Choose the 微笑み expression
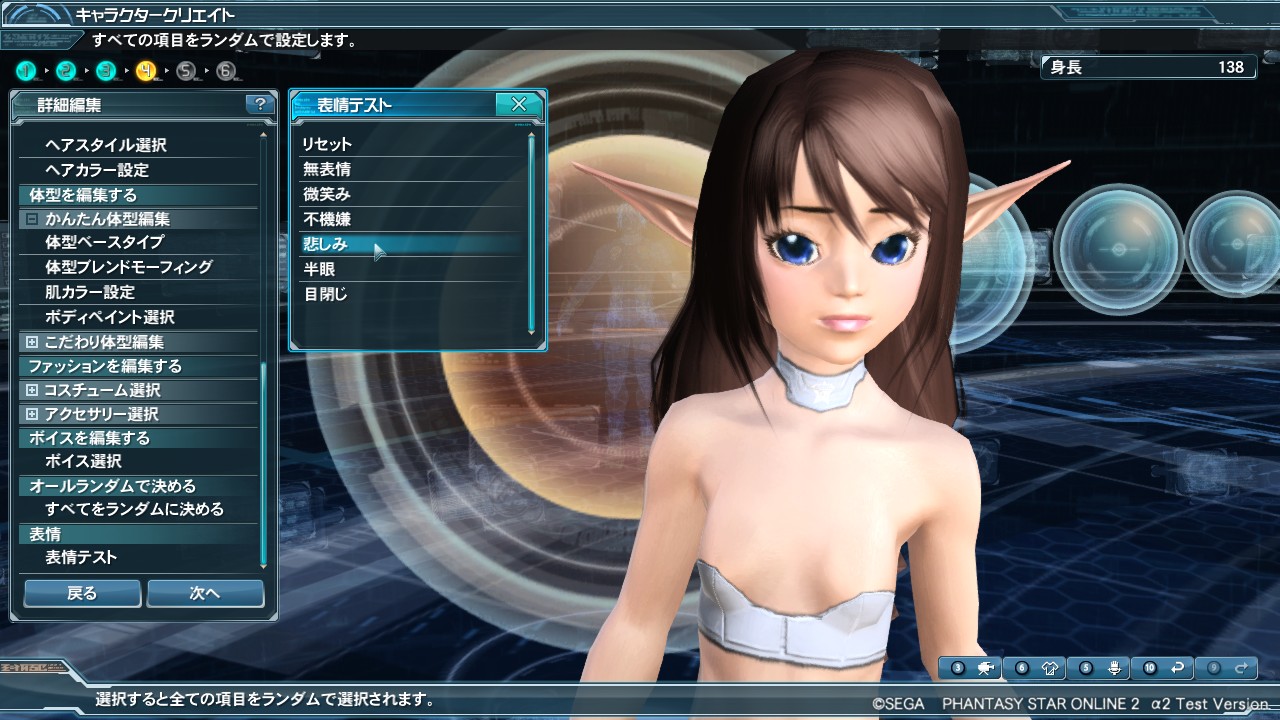 pyautogui.click(x=327, y=194)
